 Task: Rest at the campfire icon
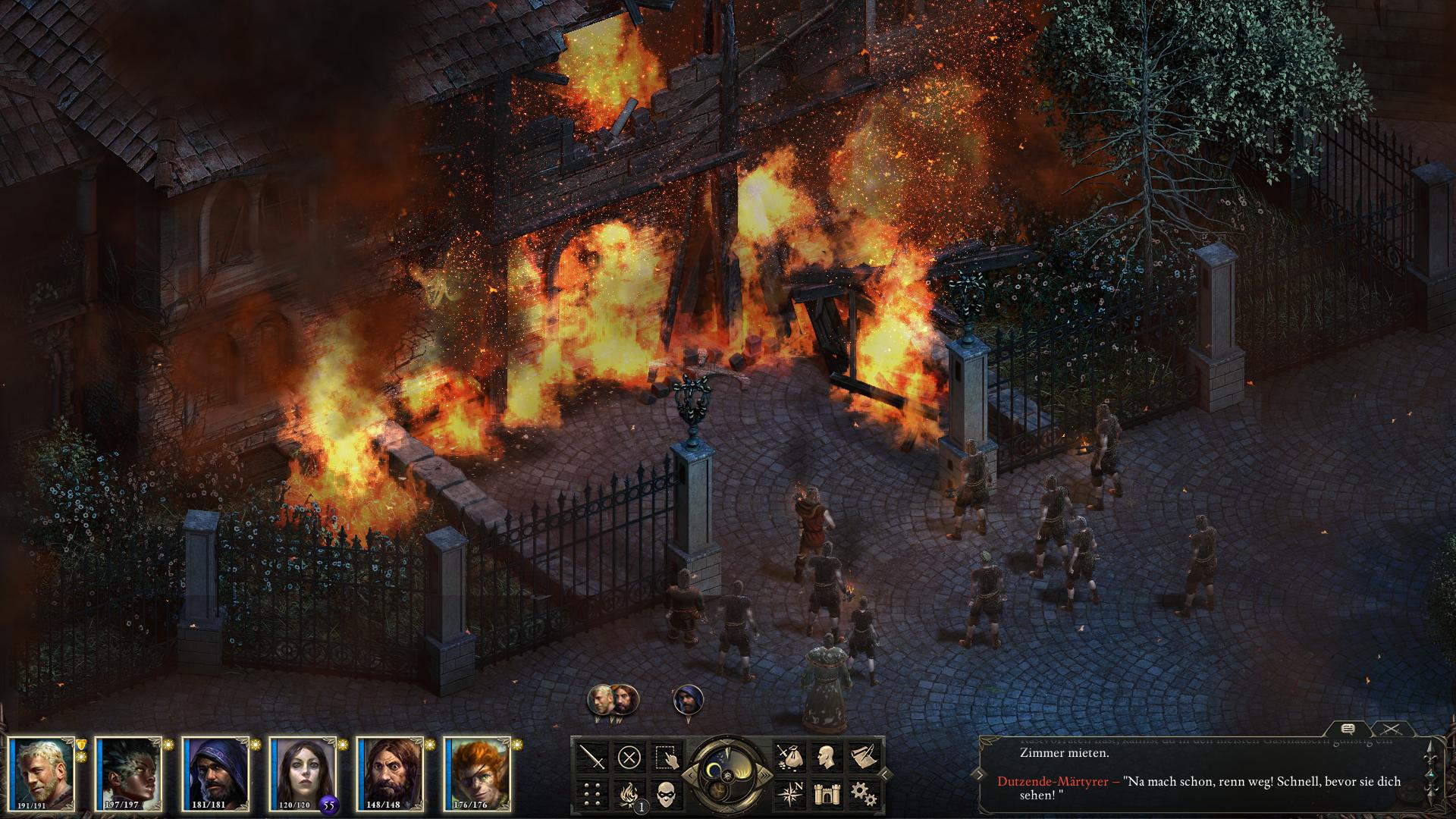click(628, 793)
